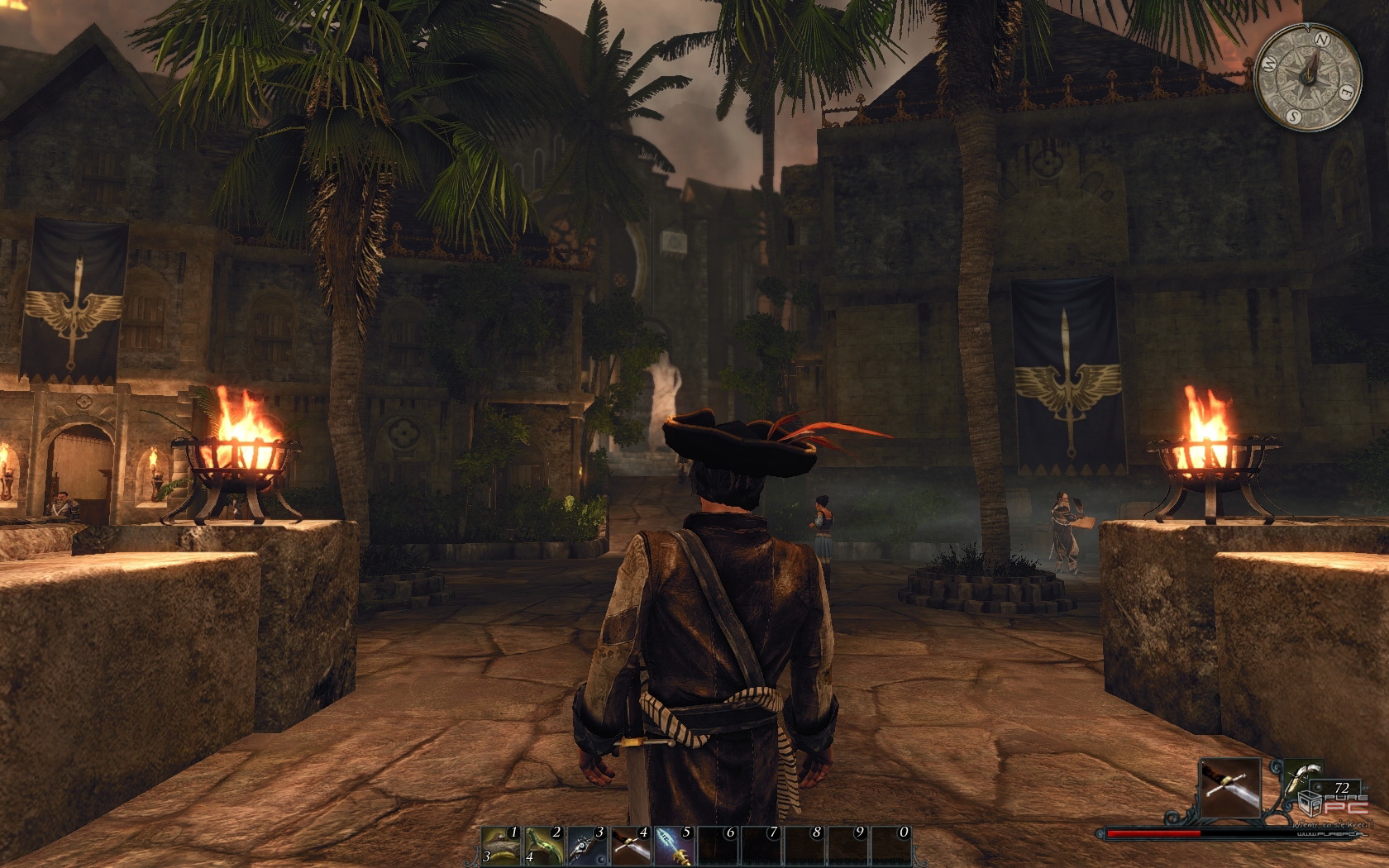The height and width of the screenshot is (868, 1389).
Task: Click the equipped flintlock pistol icon
Action: pyautogui.click(x=1301, y=780)
